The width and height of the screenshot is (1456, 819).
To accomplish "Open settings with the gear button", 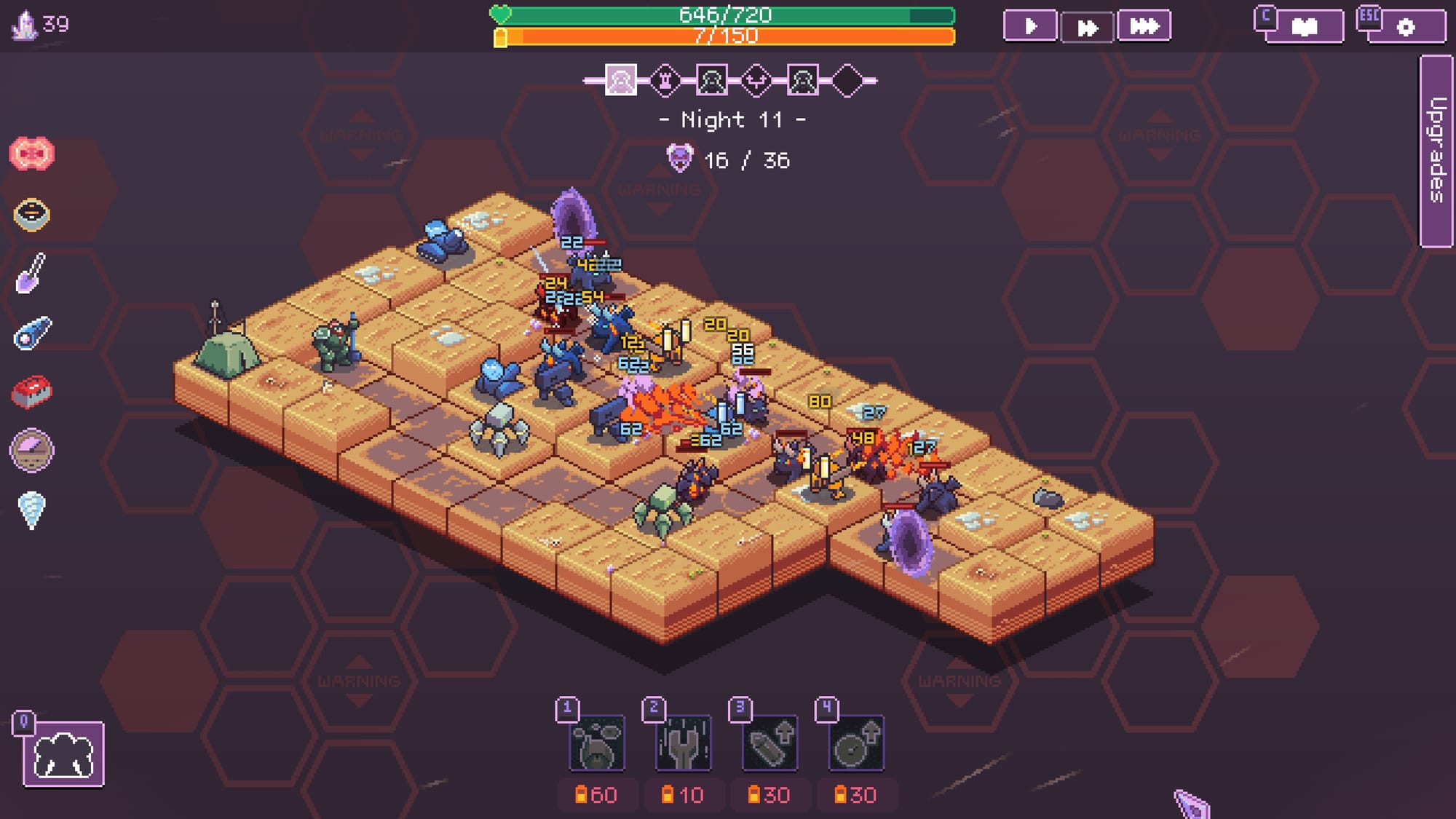I will (x=1406, y=28).
